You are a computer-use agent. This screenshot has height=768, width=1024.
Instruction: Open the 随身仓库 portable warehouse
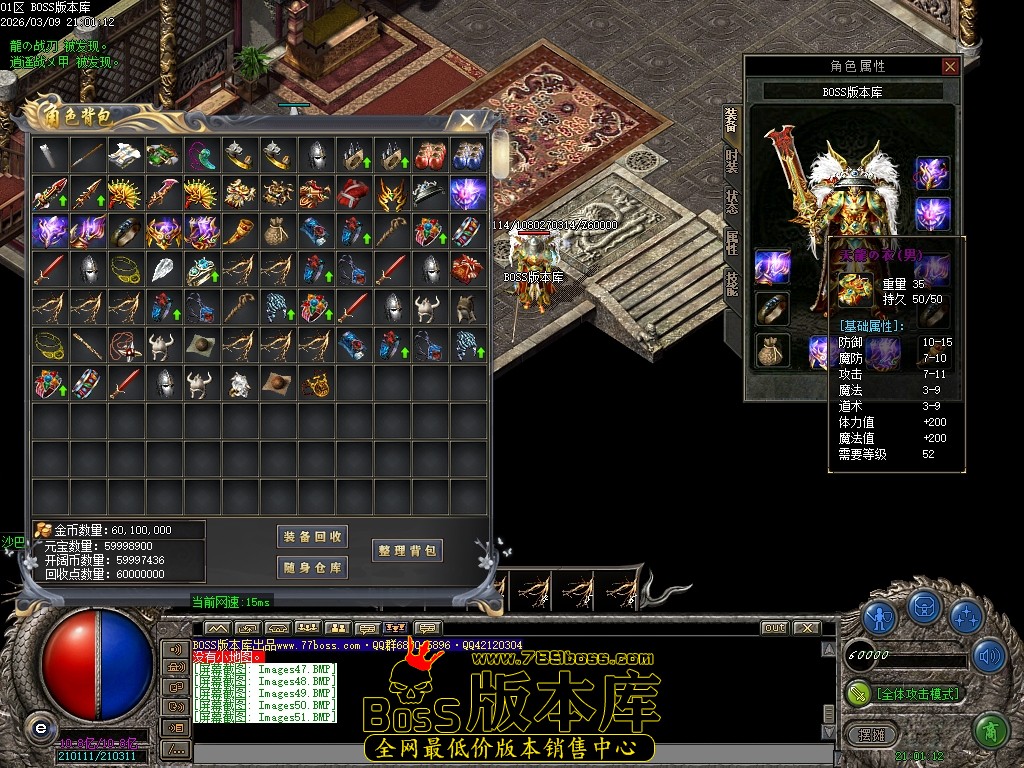click(312, 568)
